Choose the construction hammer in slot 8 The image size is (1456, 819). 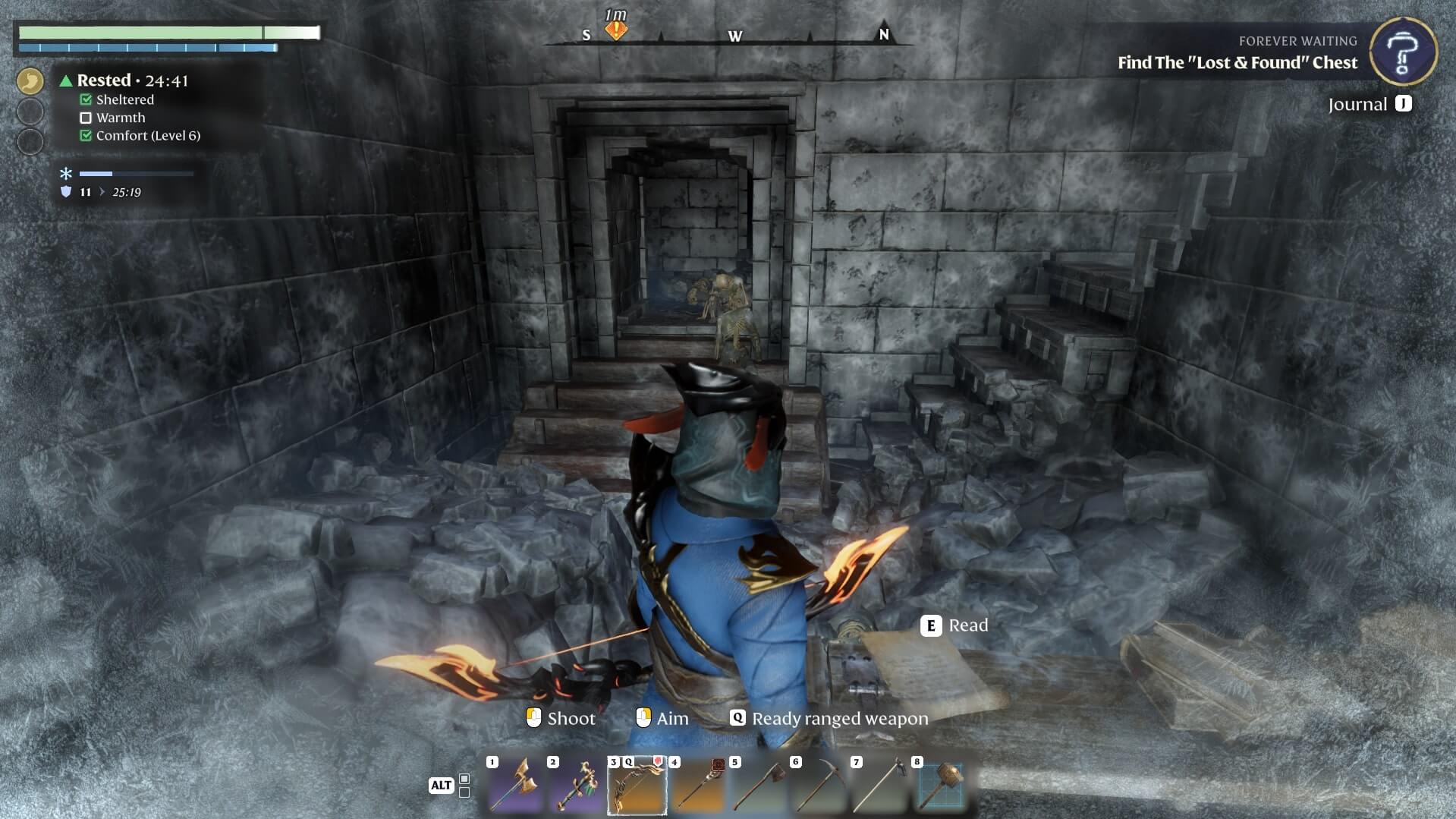point(940,785)
